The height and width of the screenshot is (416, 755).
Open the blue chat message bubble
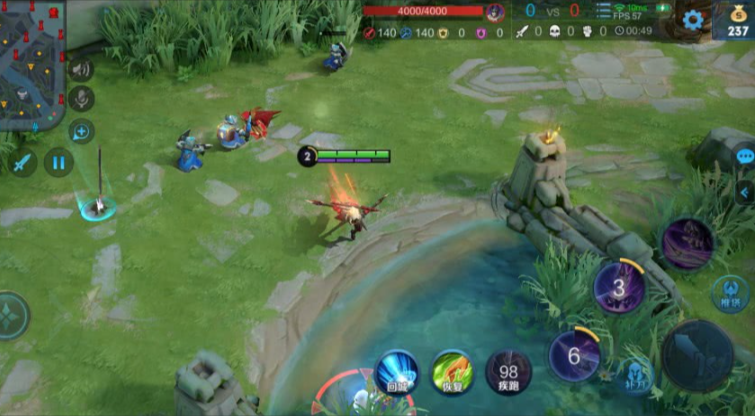click(745, 157)
